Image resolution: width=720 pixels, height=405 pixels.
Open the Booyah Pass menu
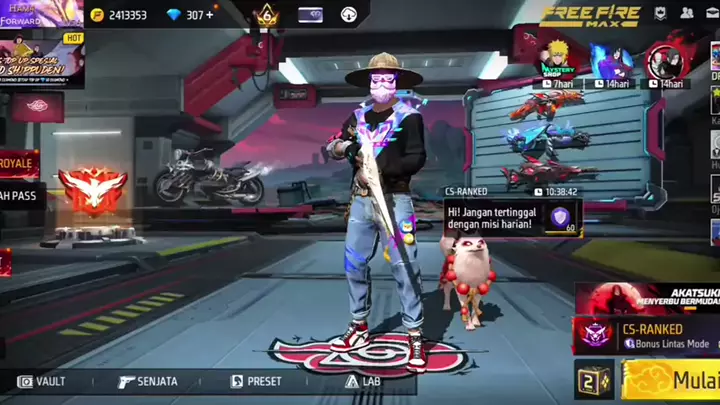(x=22, y=195)
